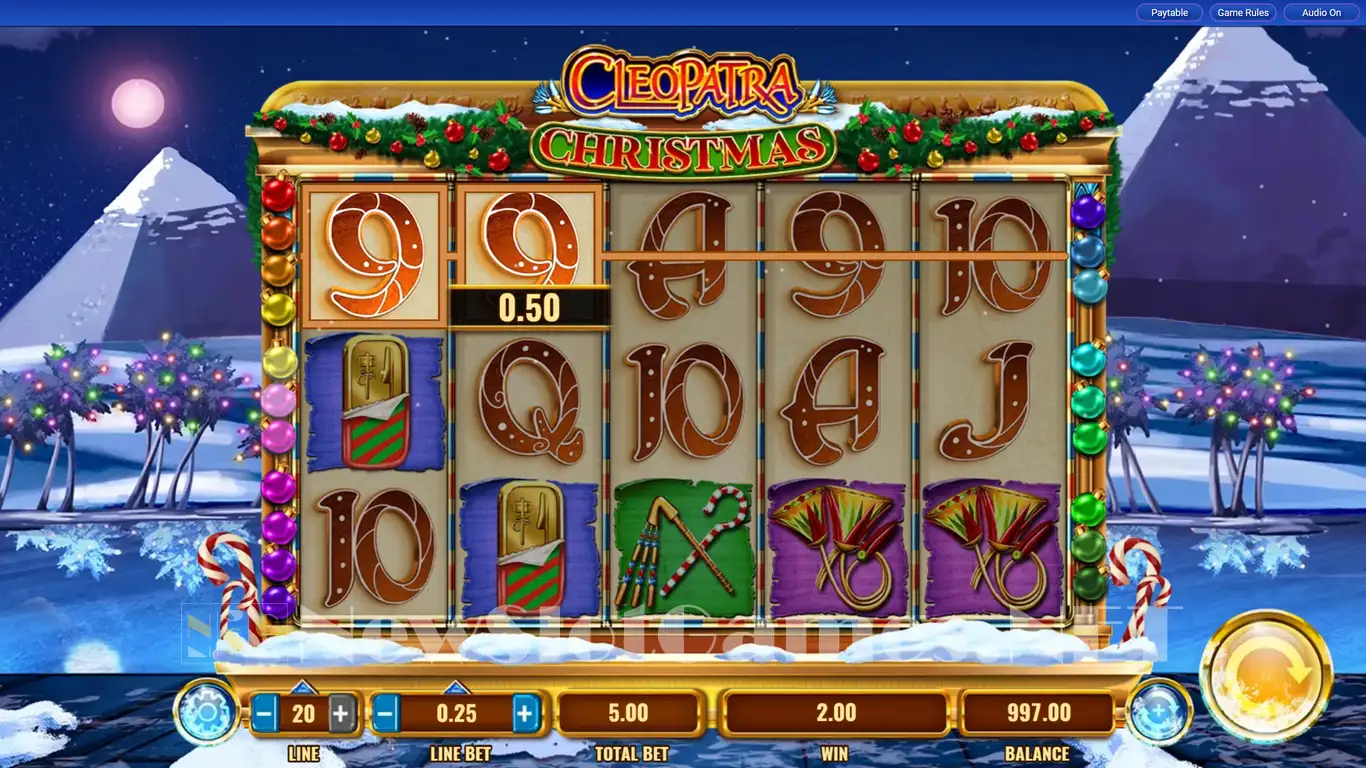Decrease the number of lines
Viewport: 1366px width, 768px height.
tap(265, 714)
